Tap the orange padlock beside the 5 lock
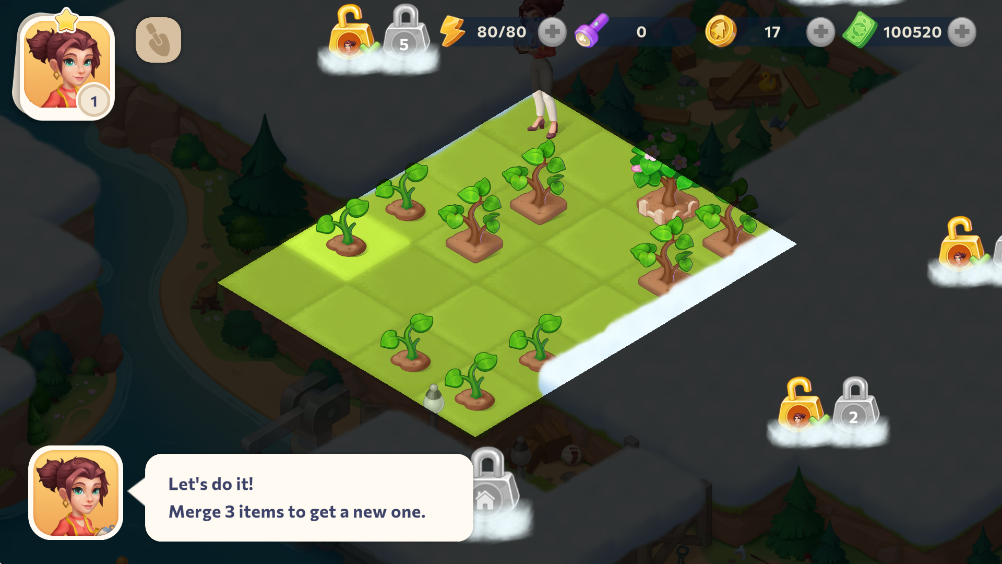This screenshot has width=1002, height=564. tap(347, 32)
